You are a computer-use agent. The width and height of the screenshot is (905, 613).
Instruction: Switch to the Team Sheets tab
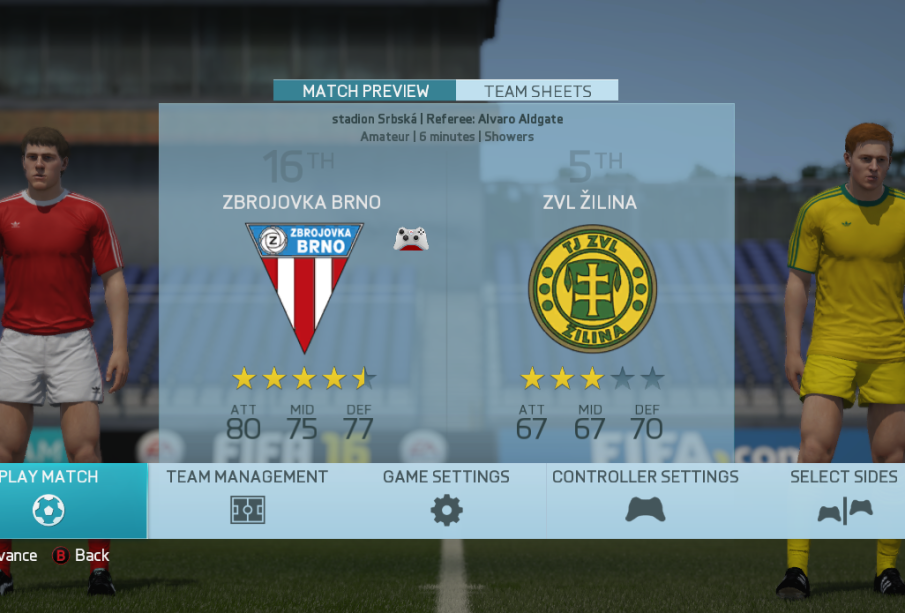pos(537,91)
